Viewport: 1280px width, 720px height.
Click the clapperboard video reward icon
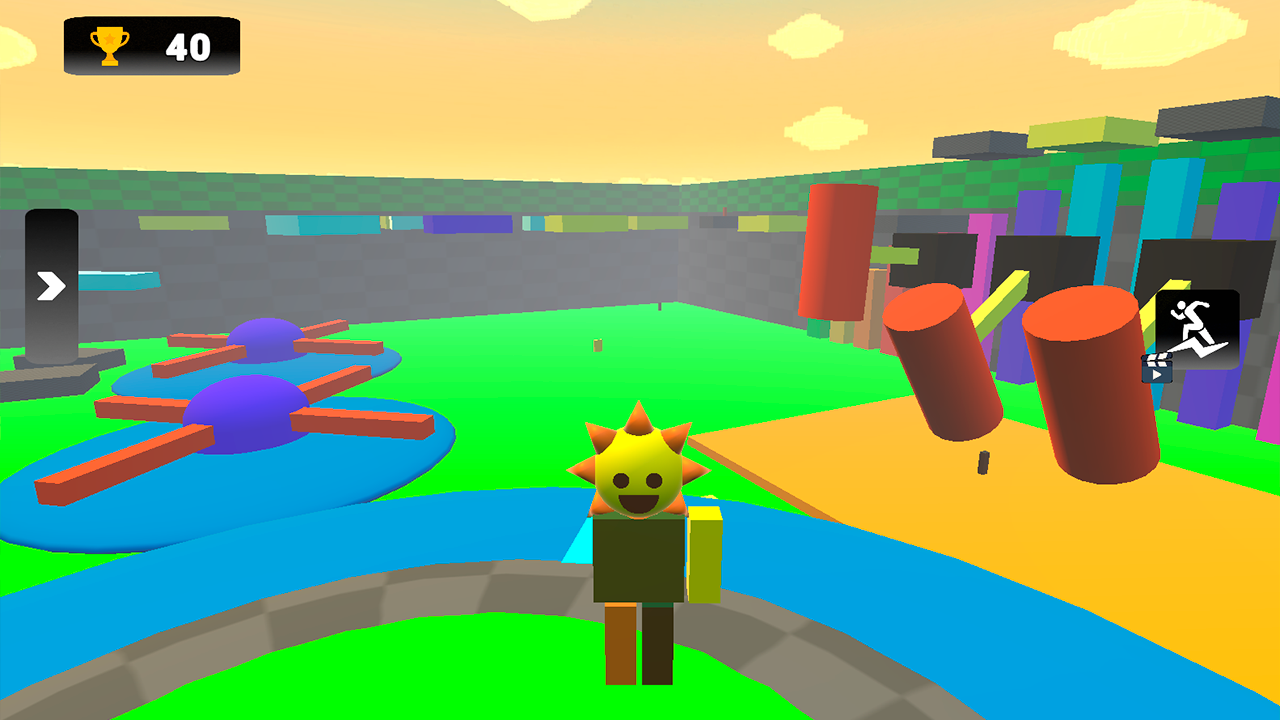1157,366
